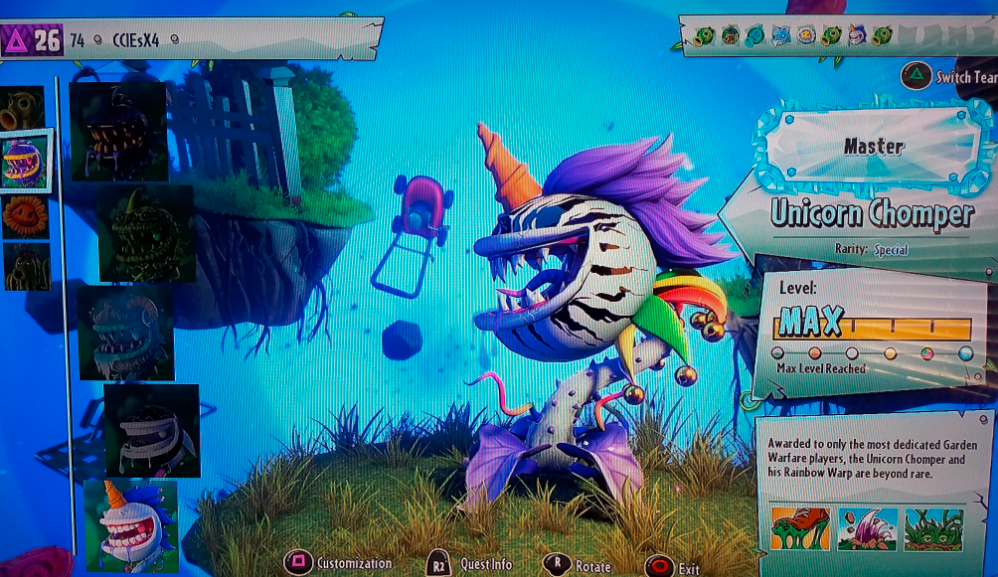Select the Peashooter class icon
This screenshot has height=577, width=998.
click(x=21, y=107)
